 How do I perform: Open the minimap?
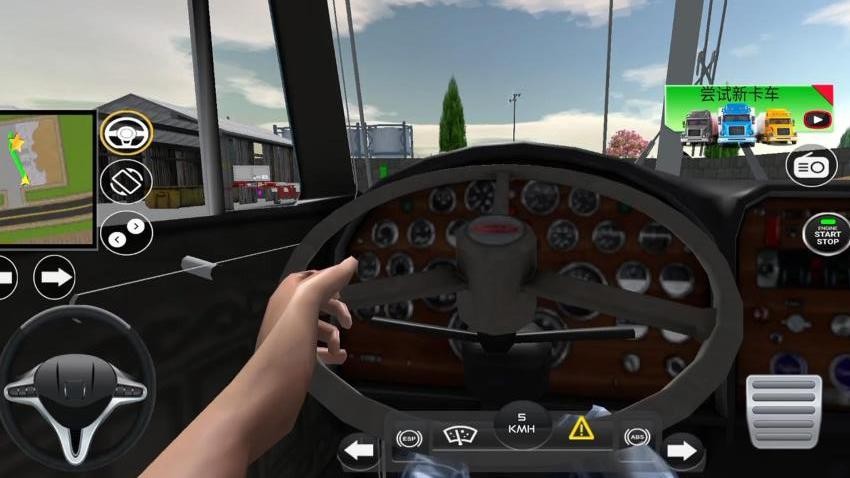point(46,178)
